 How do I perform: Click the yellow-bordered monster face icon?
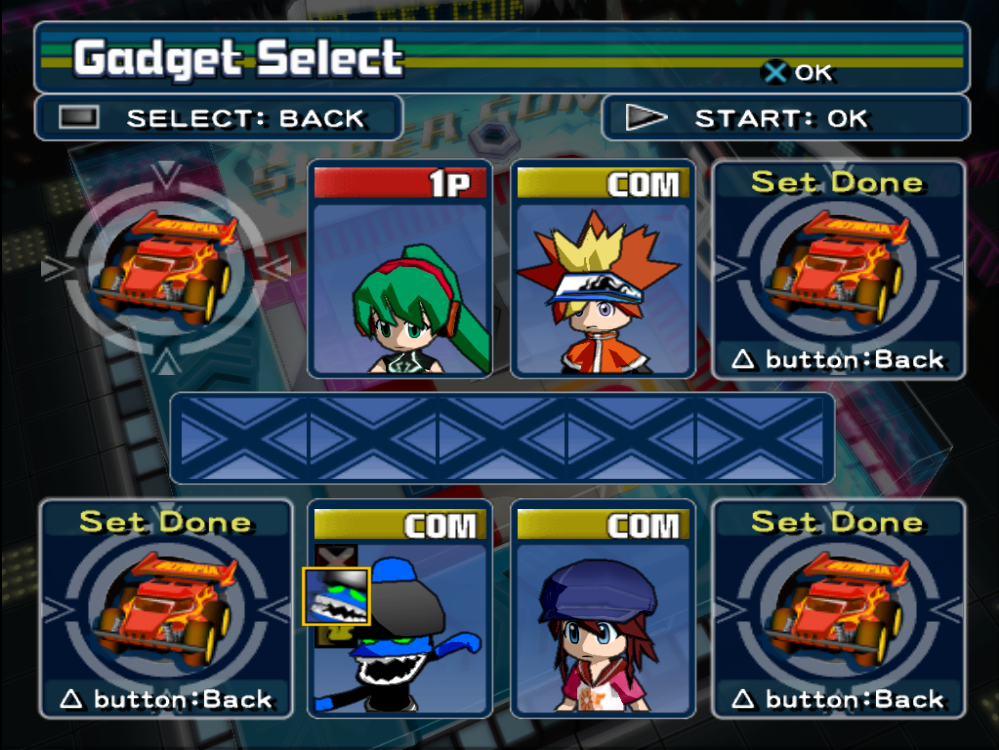tap(337, 596)
